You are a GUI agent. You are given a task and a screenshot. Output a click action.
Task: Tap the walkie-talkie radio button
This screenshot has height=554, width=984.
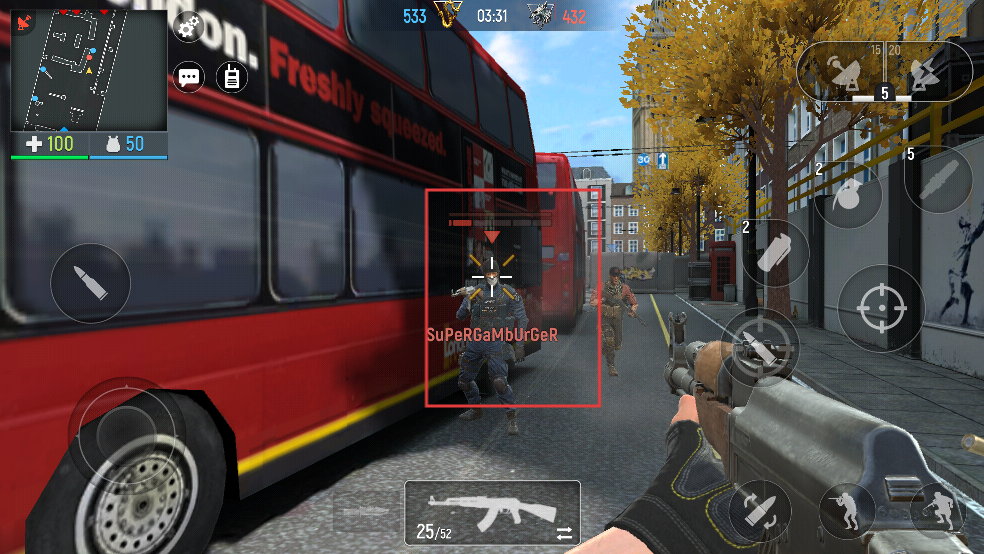[232, 77]
